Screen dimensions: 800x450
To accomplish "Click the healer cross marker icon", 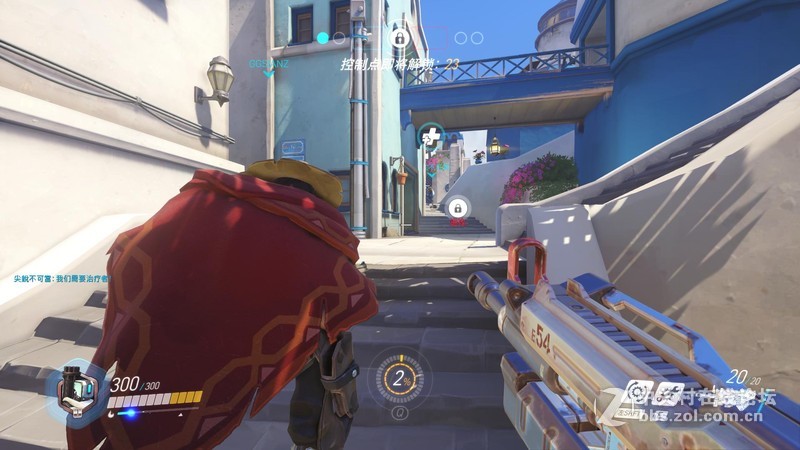I will (430, 135).
